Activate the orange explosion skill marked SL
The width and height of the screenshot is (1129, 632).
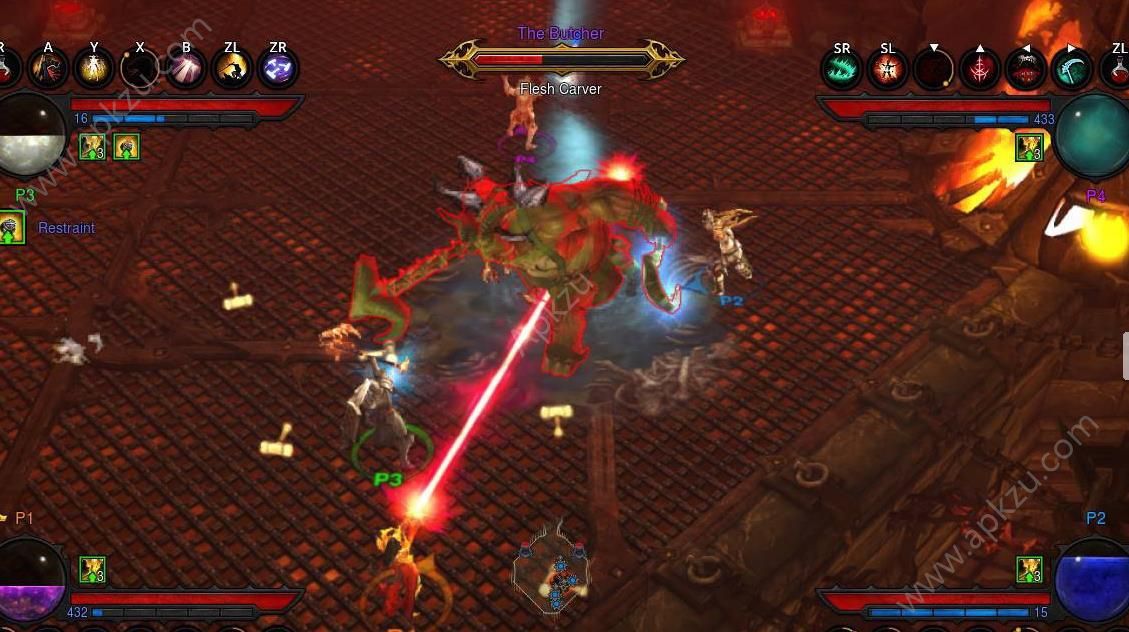[x=887, y=69]
